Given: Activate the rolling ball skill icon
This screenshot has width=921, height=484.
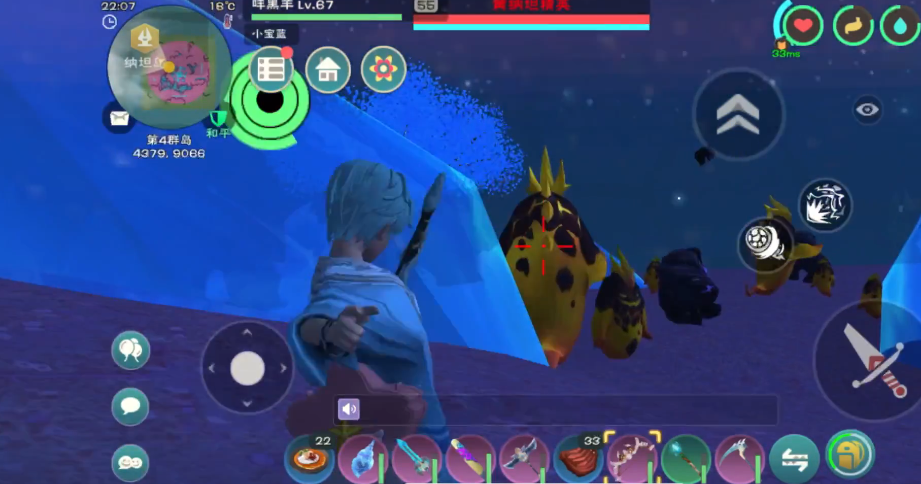Looking at the screenshot, I should coord(767,244).
